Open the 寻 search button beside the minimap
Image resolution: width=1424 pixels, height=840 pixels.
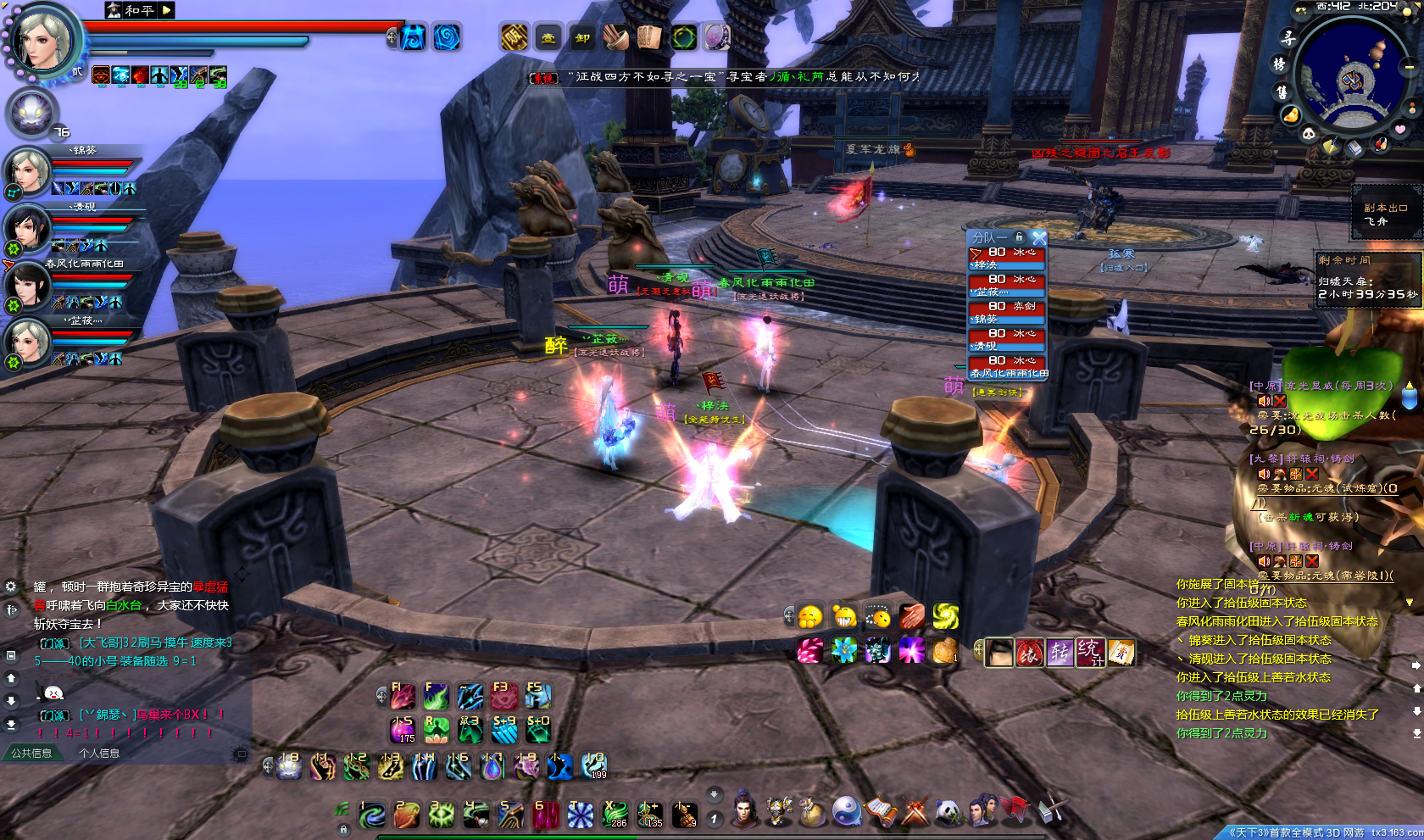1288,38
